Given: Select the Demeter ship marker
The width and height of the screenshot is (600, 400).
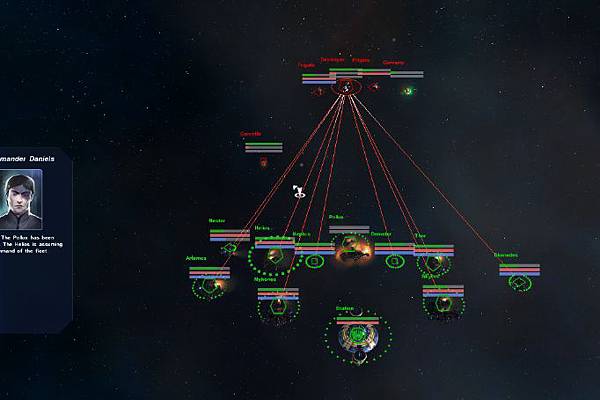Looking at the screenshot, I should [394, 262].
